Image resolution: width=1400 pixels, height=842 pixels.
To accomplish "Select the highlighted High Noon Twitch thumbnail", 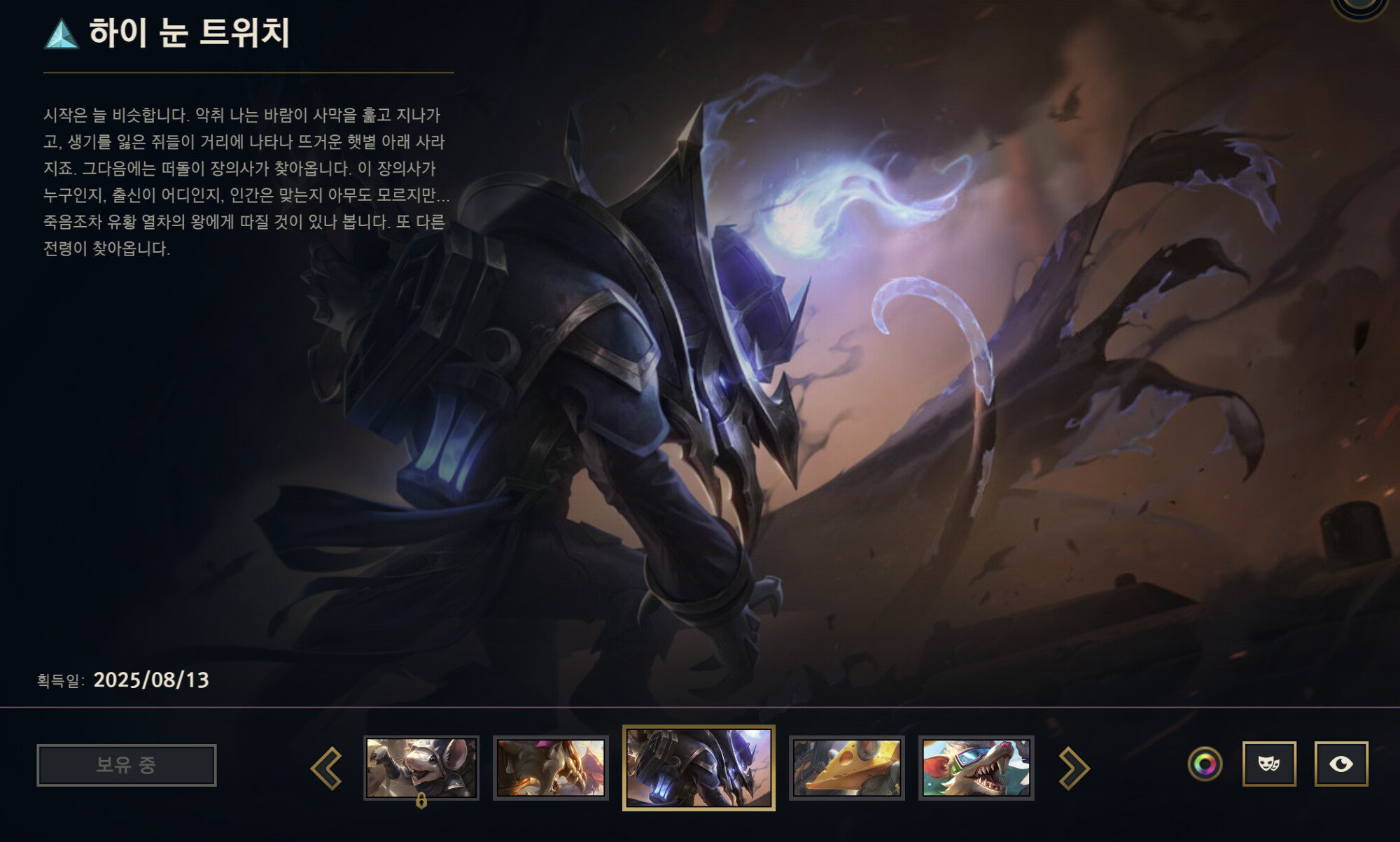I will 699,768.
